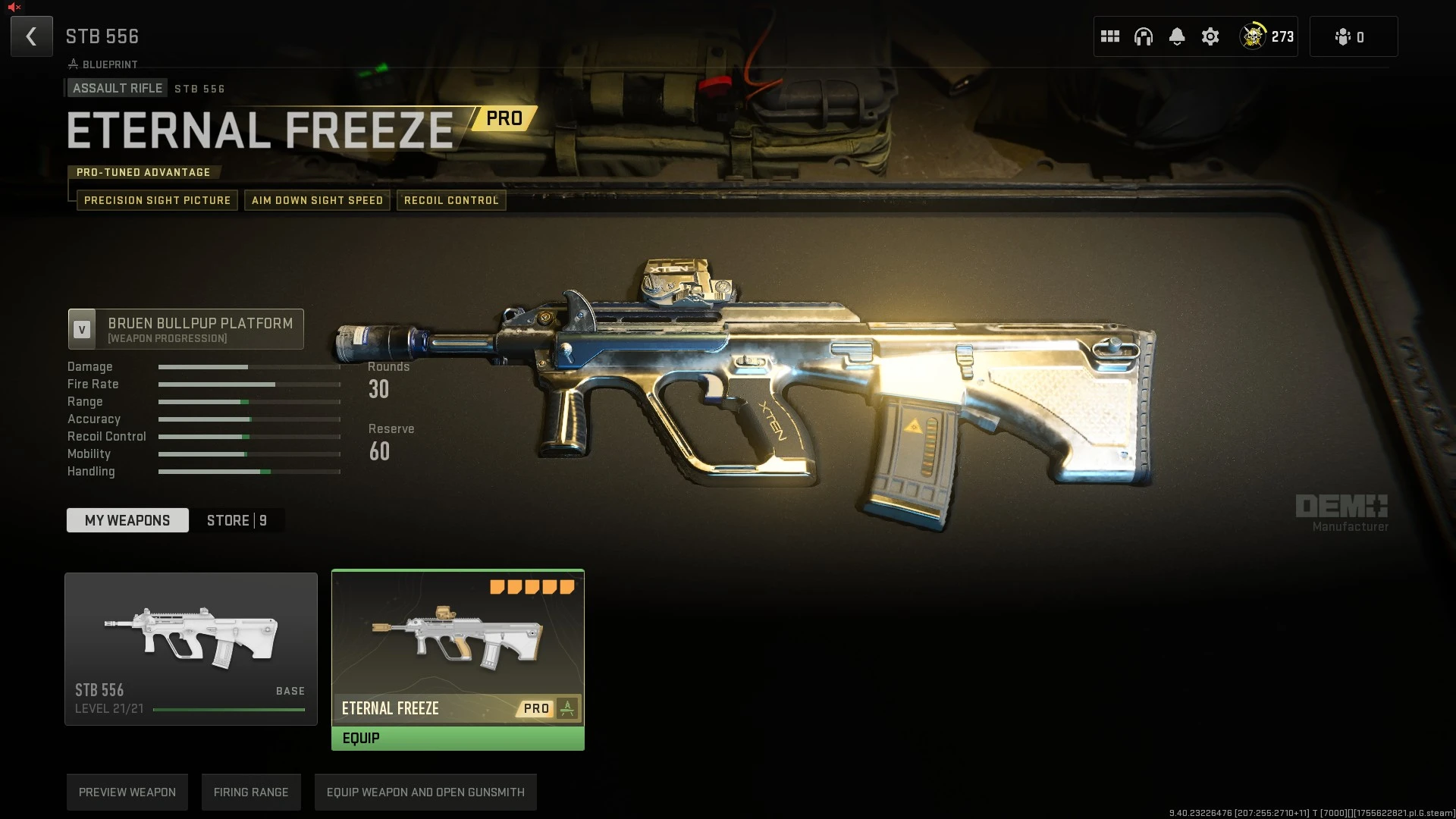Viewport: 1456px width, 819px height.
Task: Click the PREVIEW WEAPON button
Action: coord(127,792)
